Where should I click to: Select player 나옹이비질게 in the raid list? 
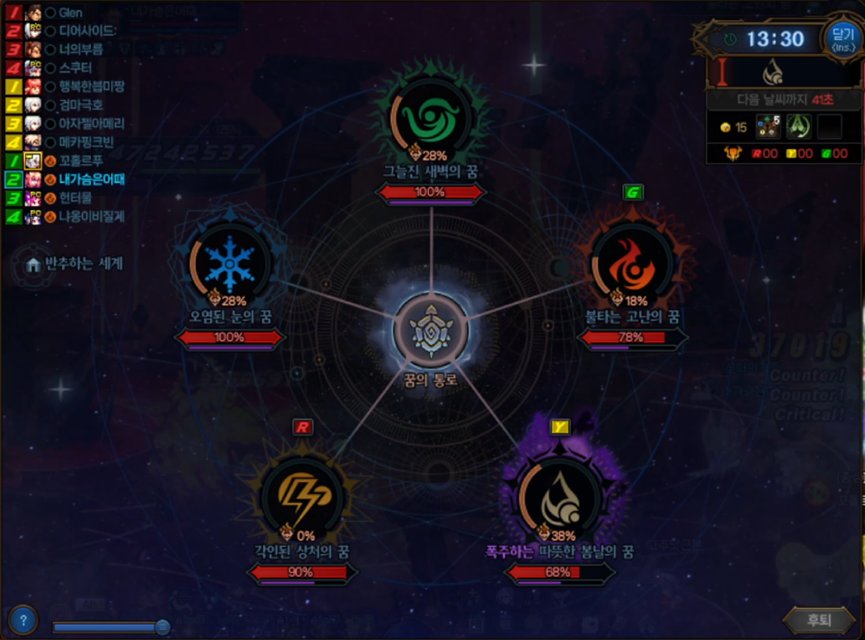coord(96,216)
